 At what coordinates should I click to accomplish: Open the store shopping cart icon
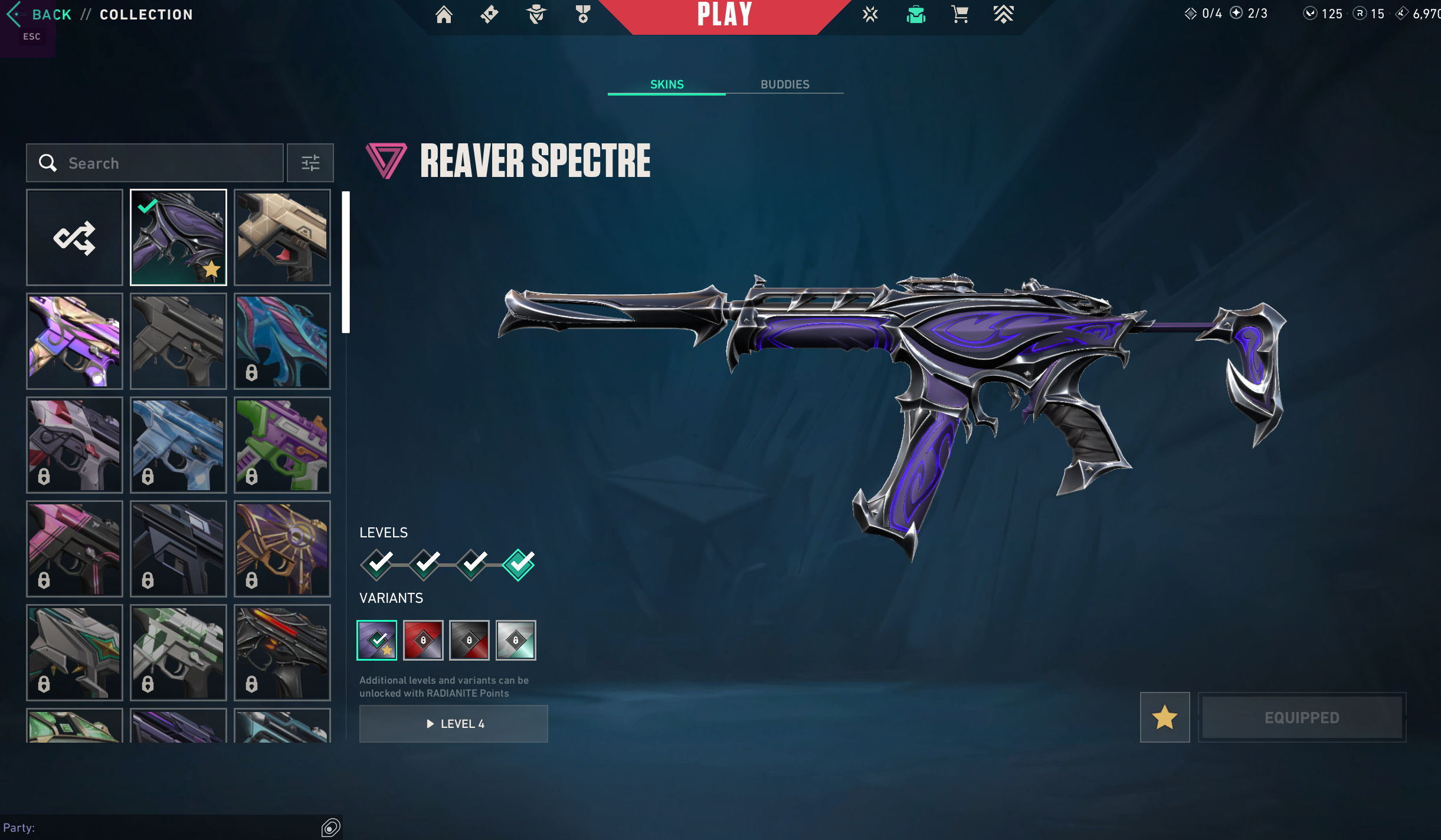pos(959,14)
